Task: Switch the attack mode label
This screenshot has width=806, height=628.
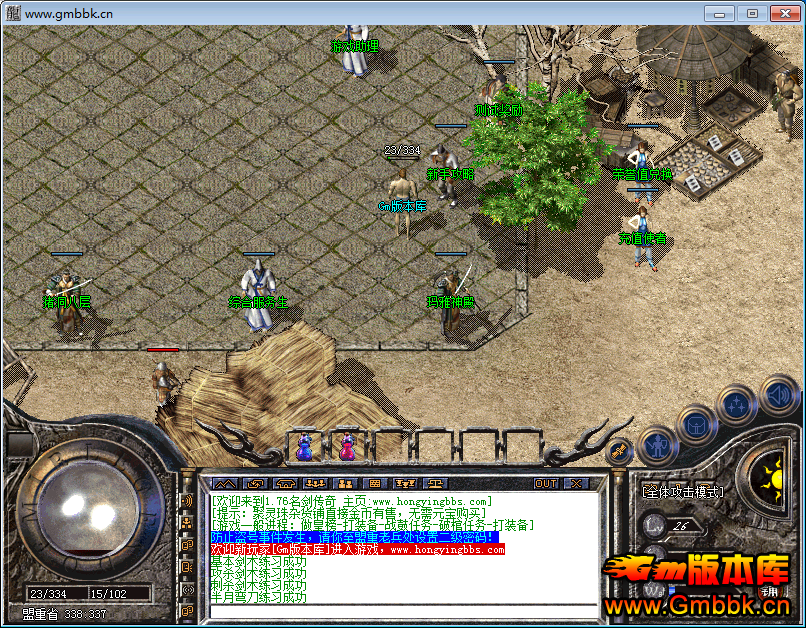Action: coord(683,492)
